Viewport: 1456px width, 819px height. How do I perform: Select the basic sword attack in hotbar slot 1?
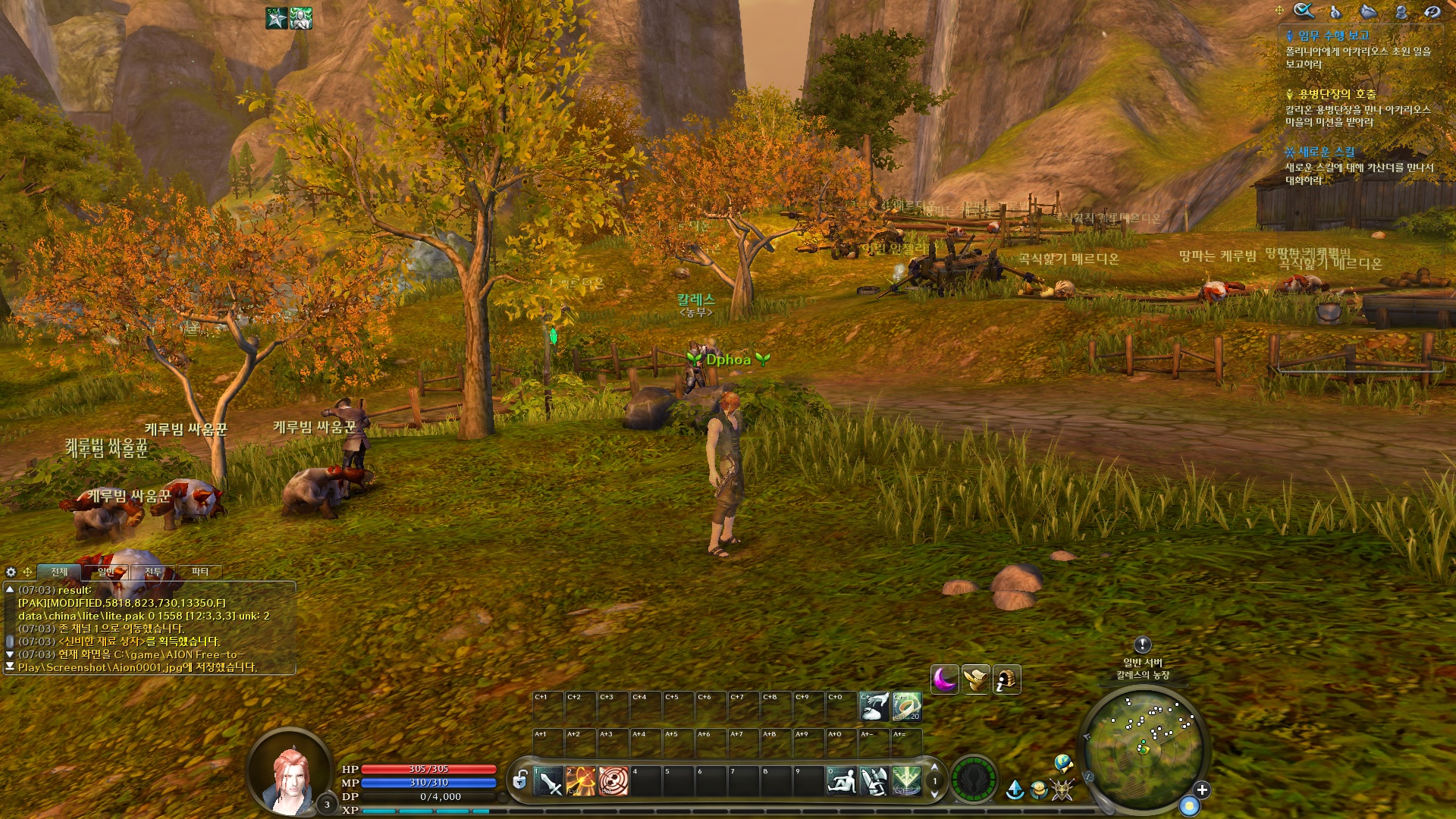548,782
